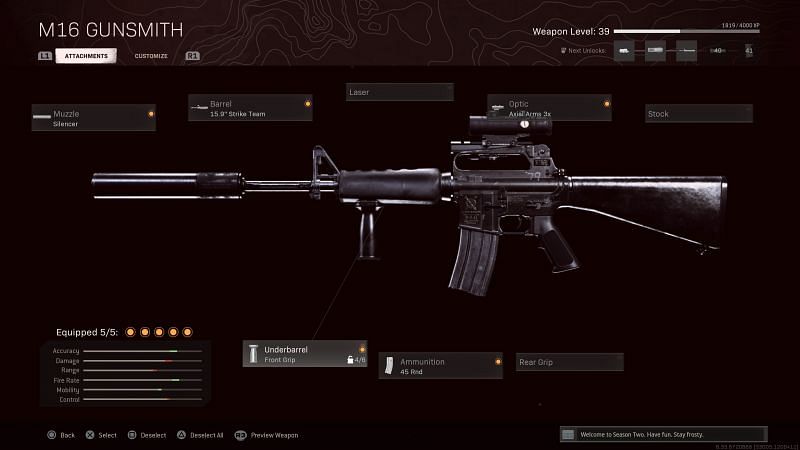Choose the Barrel 15.9" Strike Team slot
This screenshot has height=450, width=800.
(250, 108)
